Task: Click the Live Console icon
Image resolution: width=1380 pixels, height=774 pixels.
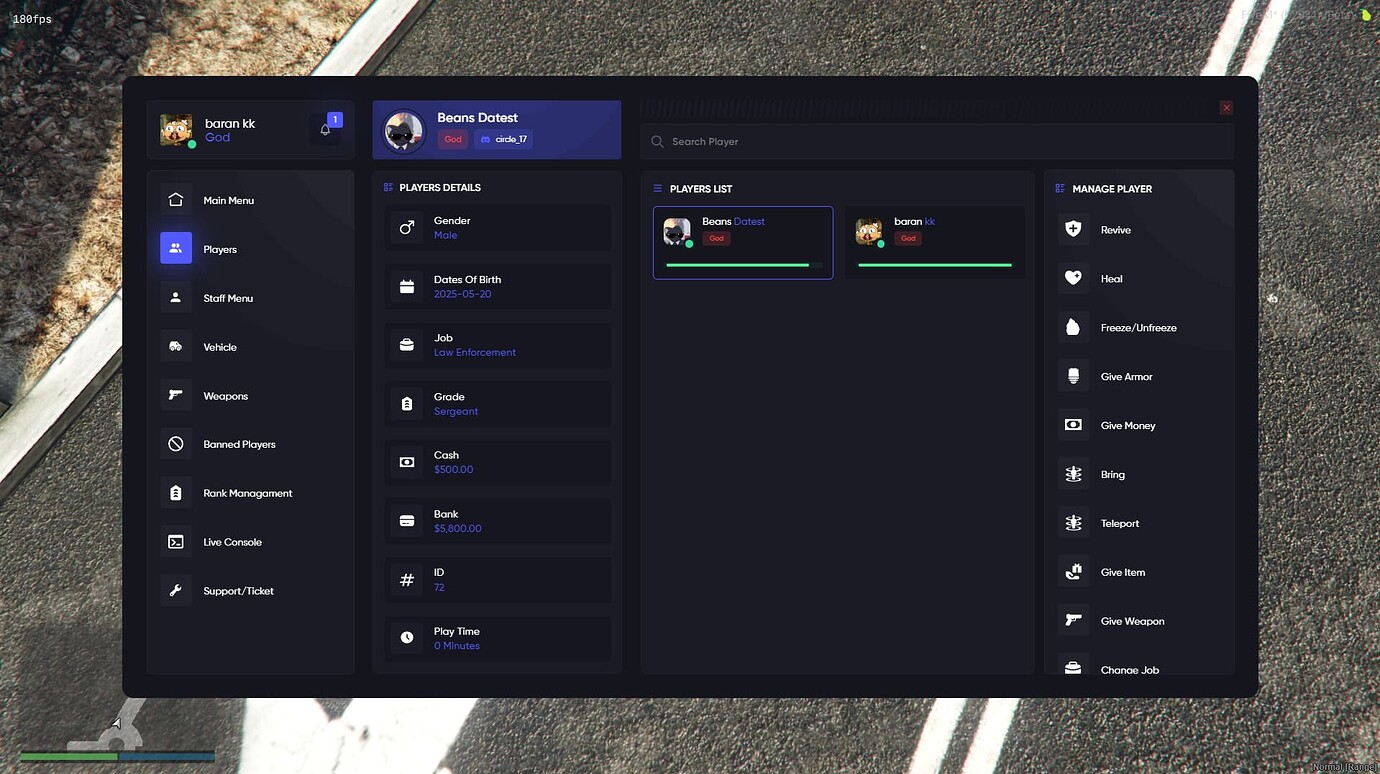Action: (x=176, y=541)
